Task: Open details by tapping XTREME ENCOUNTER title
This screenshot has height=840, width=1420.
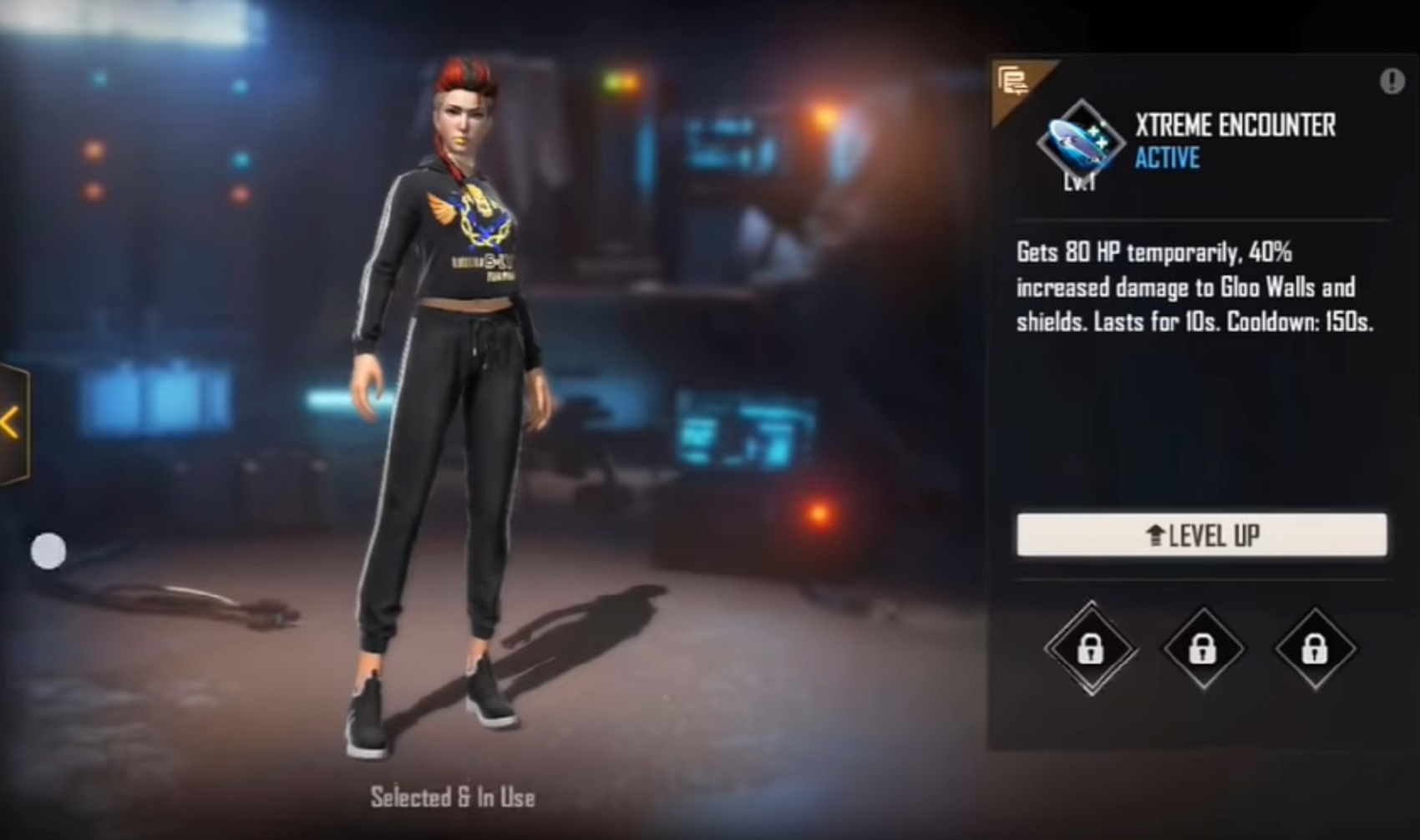Action: tap(1234, 126)
